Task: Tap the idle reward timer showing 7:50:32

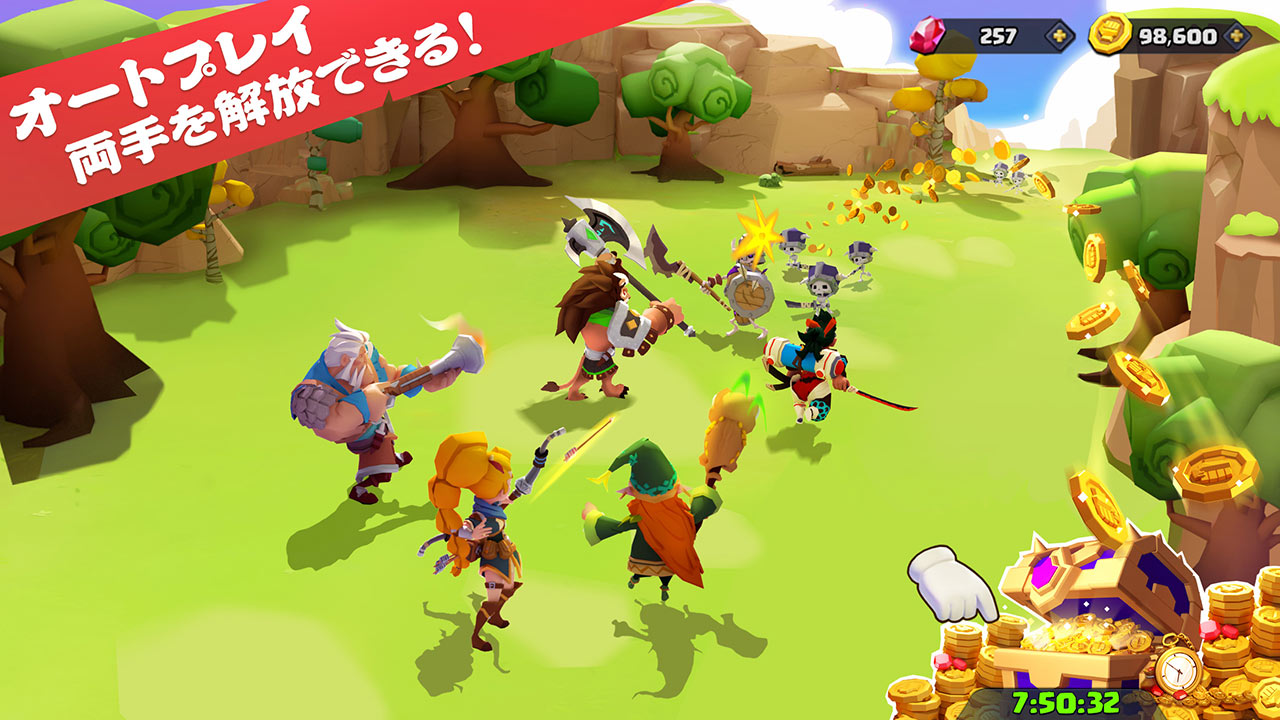Action: pos(1066,702)
